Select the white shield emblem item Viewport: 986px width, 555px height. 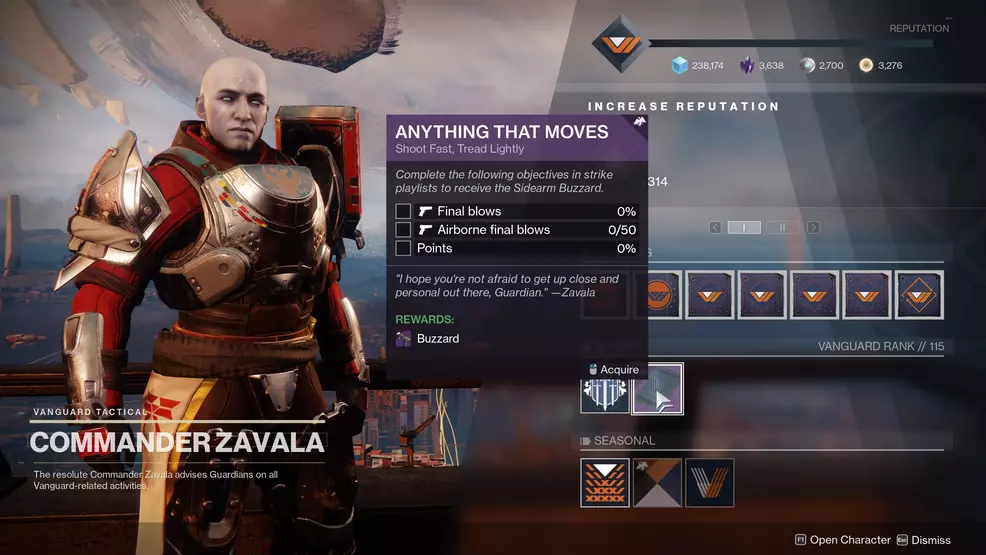pos(605,388)
